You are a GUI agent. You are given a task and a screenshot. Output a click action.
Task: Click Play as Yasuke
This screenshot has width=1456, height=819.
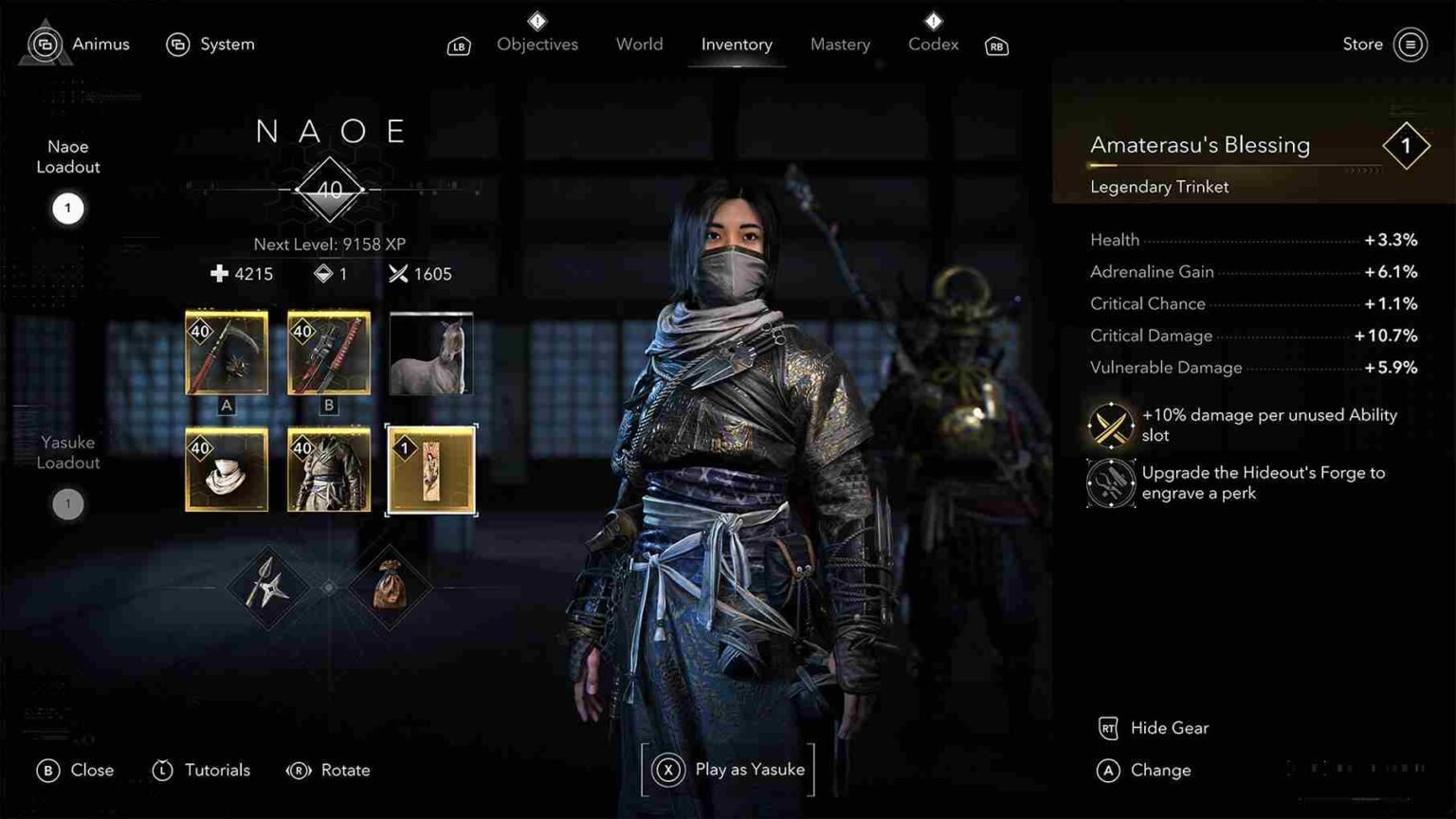pos(728,770)
